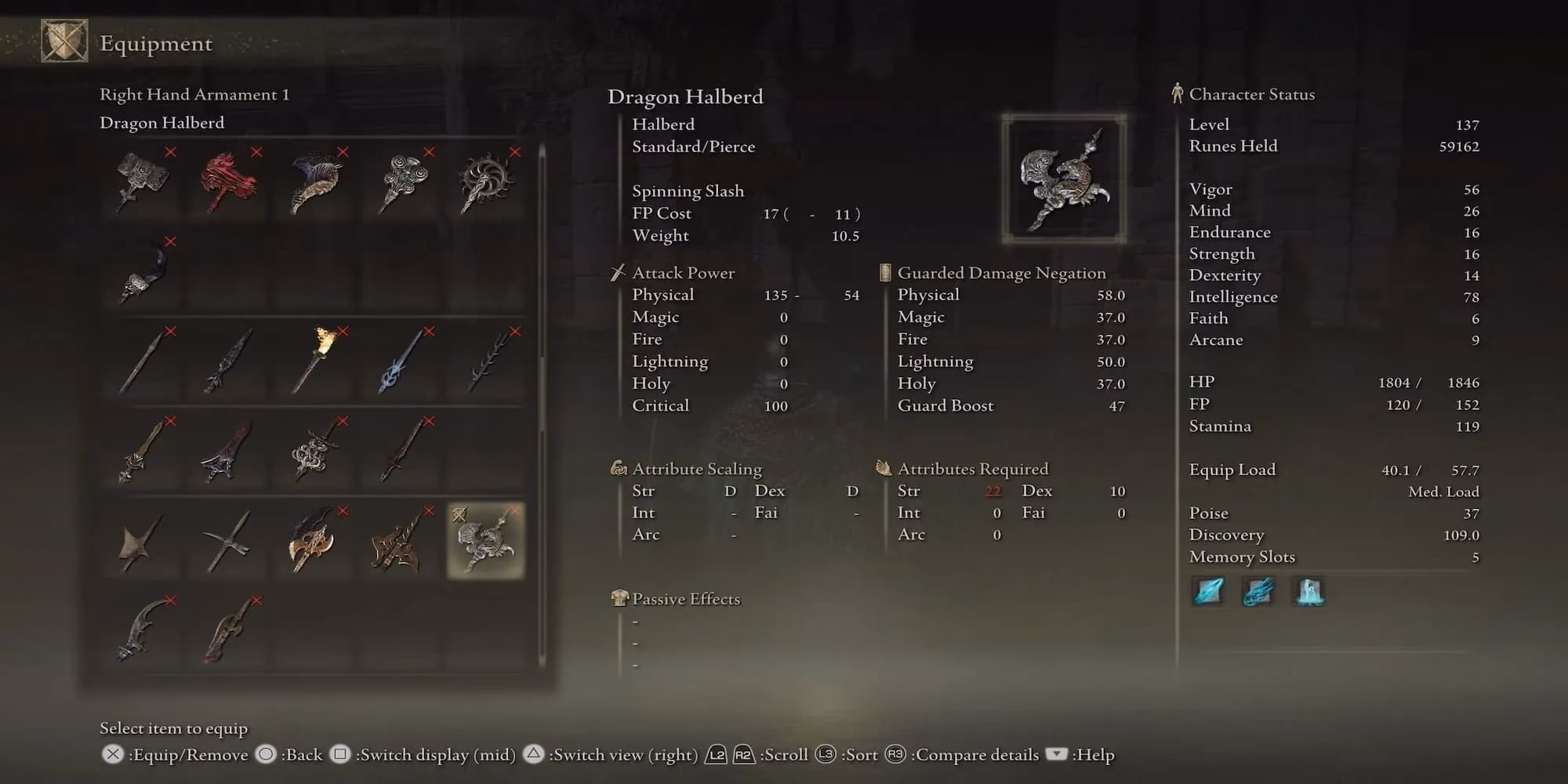The image size is (1568, 784).
Task: Click the Guarded Damage Negation scroll icon
Action: pos(884,273)
